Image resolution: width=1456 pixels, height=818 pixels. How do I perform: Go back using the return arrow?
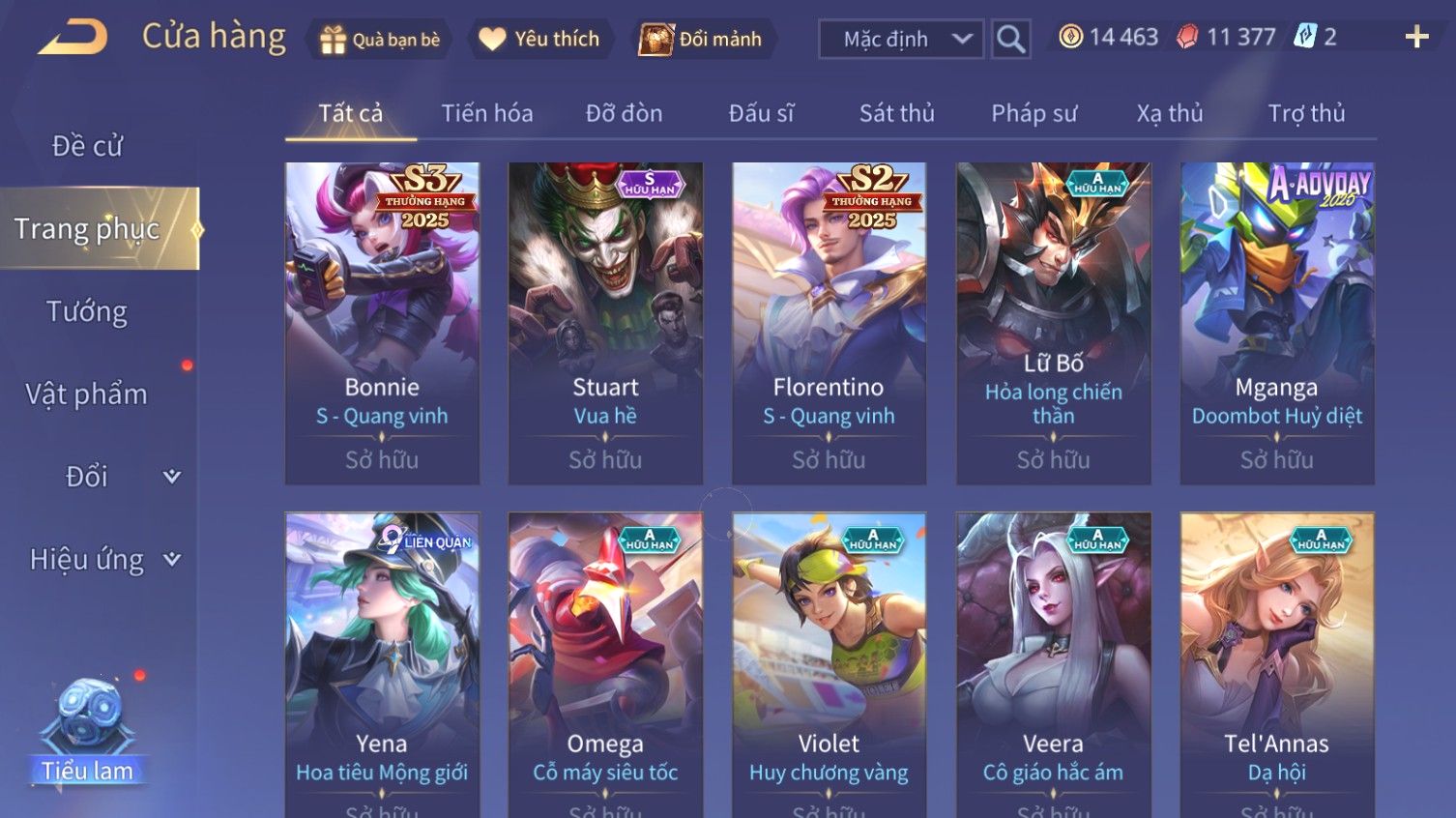click(73, 38)
